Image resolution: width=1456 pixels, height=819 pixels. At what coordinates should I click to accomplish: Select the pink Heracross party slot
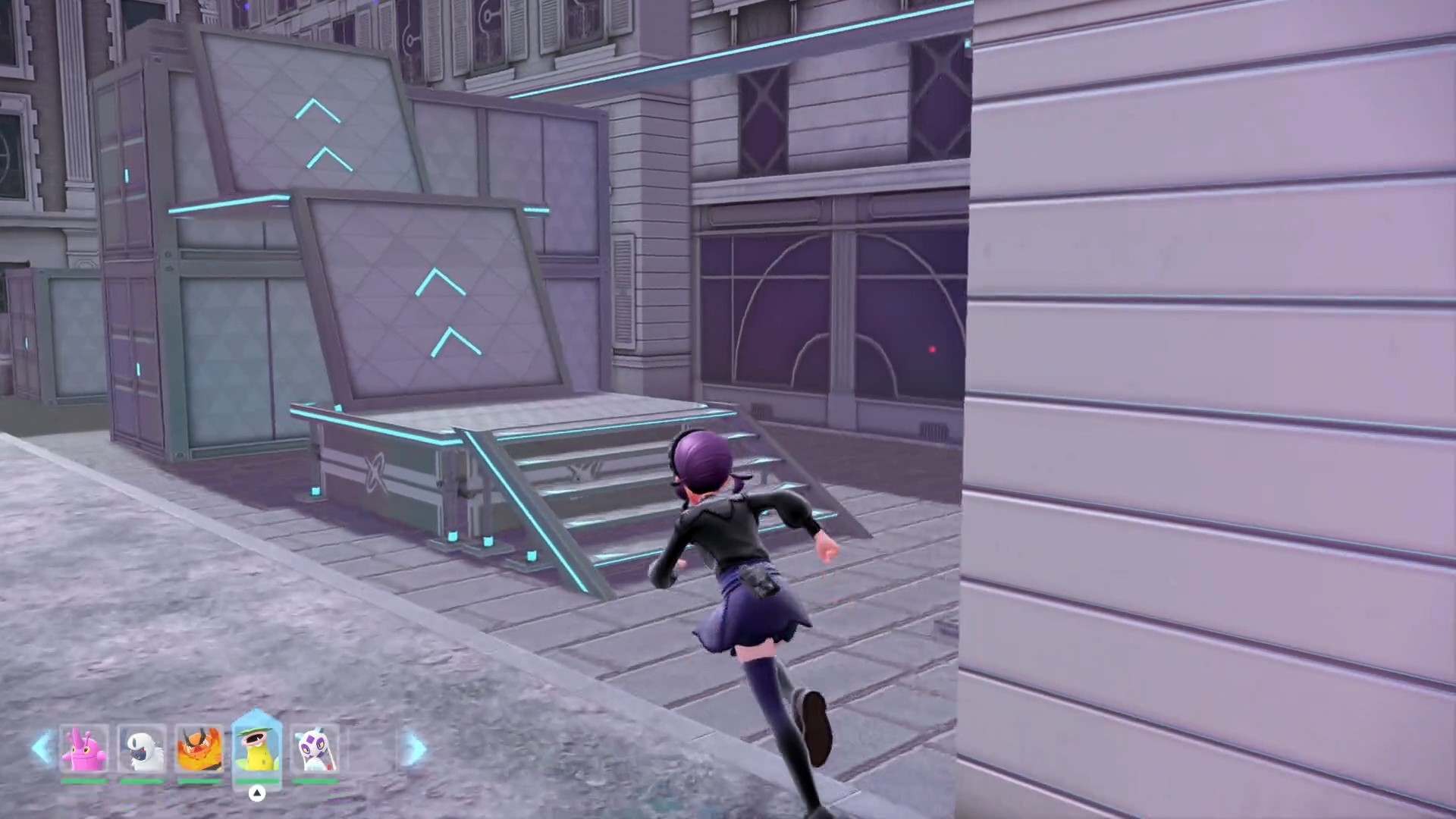click(84, 749)
